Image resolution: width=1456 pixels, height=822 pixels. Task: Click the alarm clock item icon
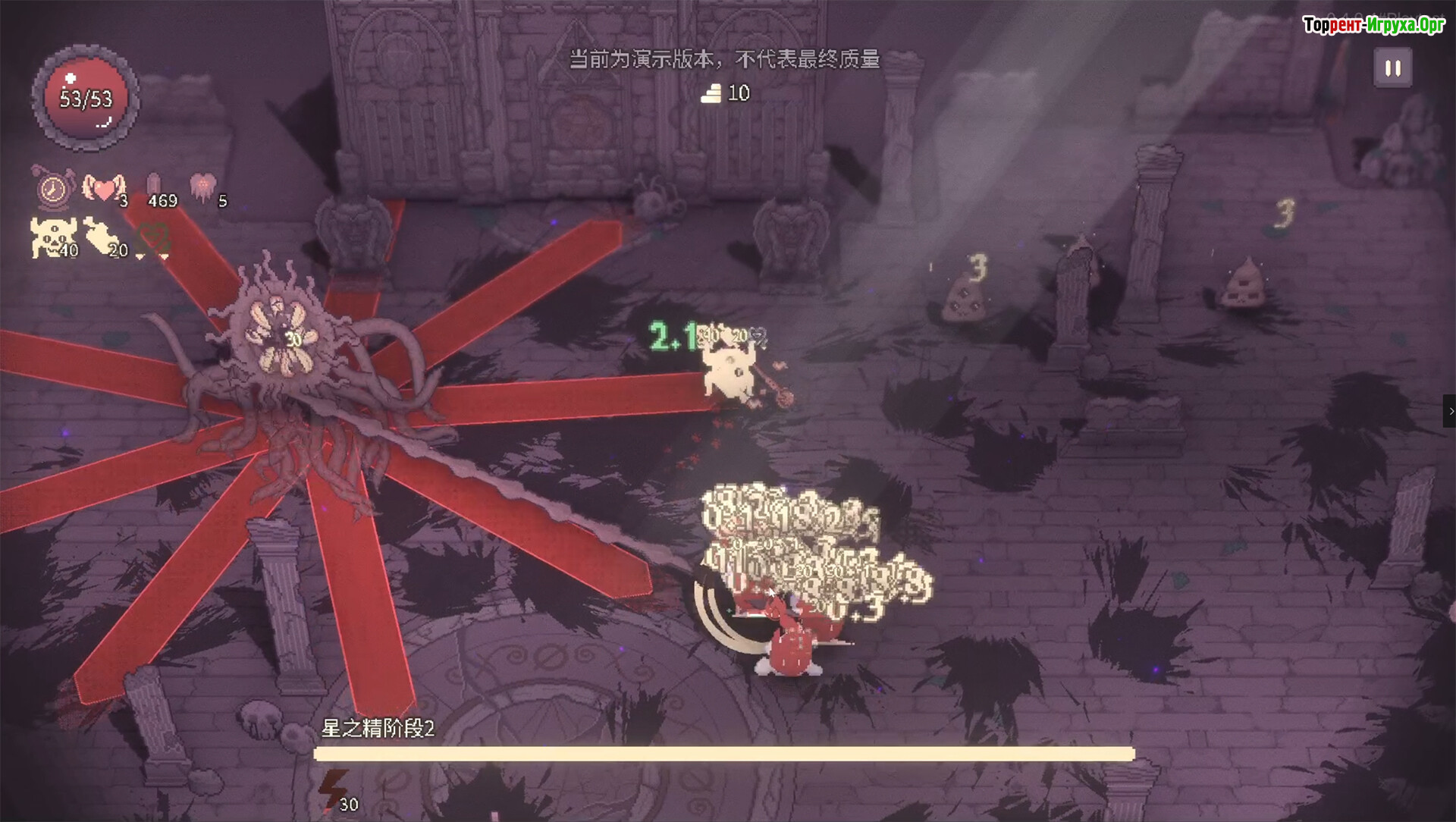pyautogui.click(x=53, y=188)
